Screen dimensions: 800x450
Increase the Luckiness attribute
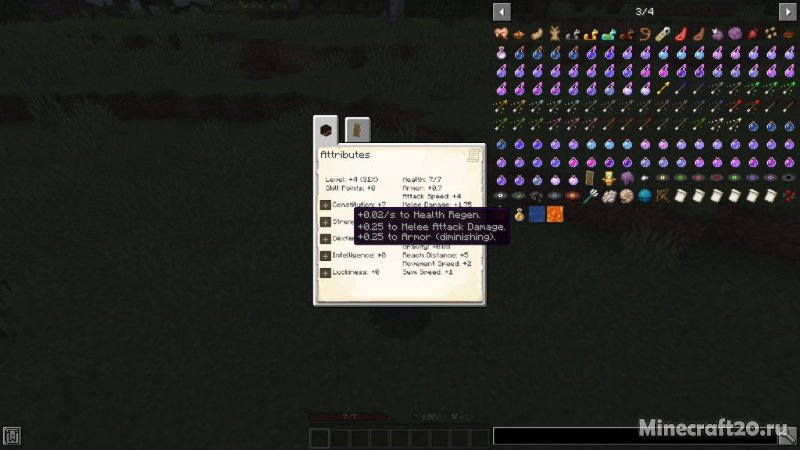click(x=325, y=272)
